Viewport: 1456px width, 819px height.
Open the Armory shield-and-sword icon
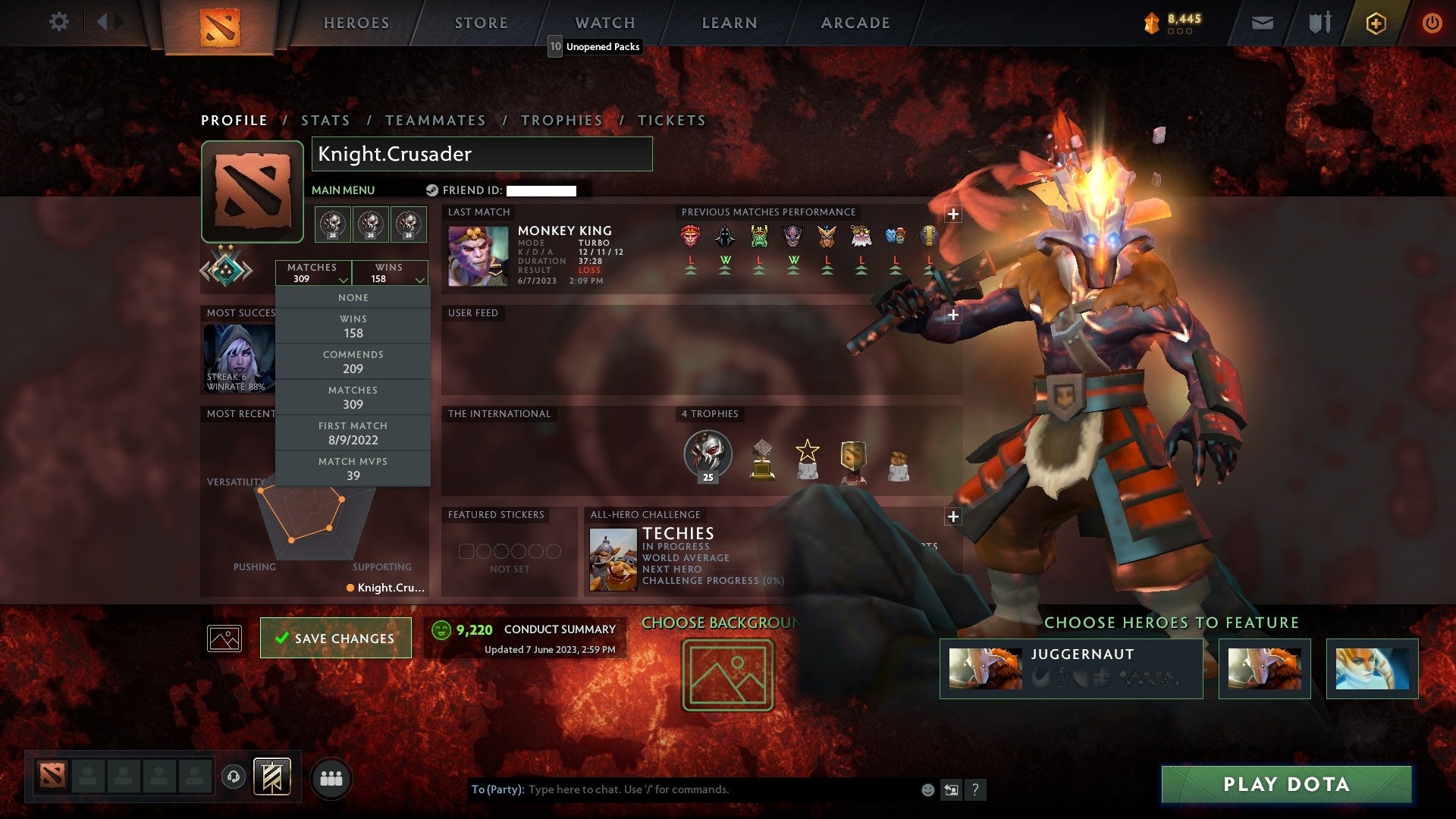click(1319, 23)
